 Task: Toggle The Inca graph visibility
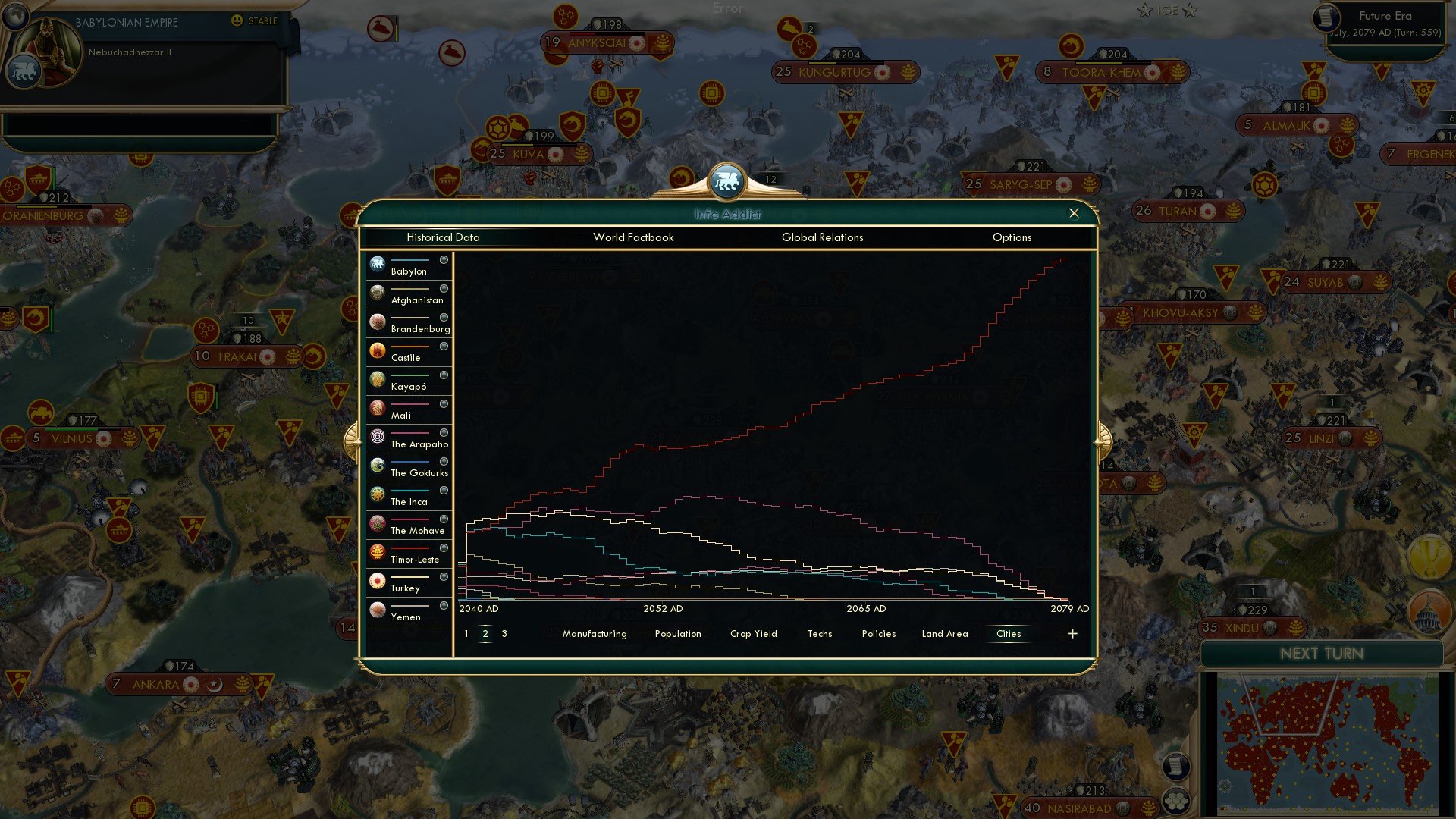point(444,490)
